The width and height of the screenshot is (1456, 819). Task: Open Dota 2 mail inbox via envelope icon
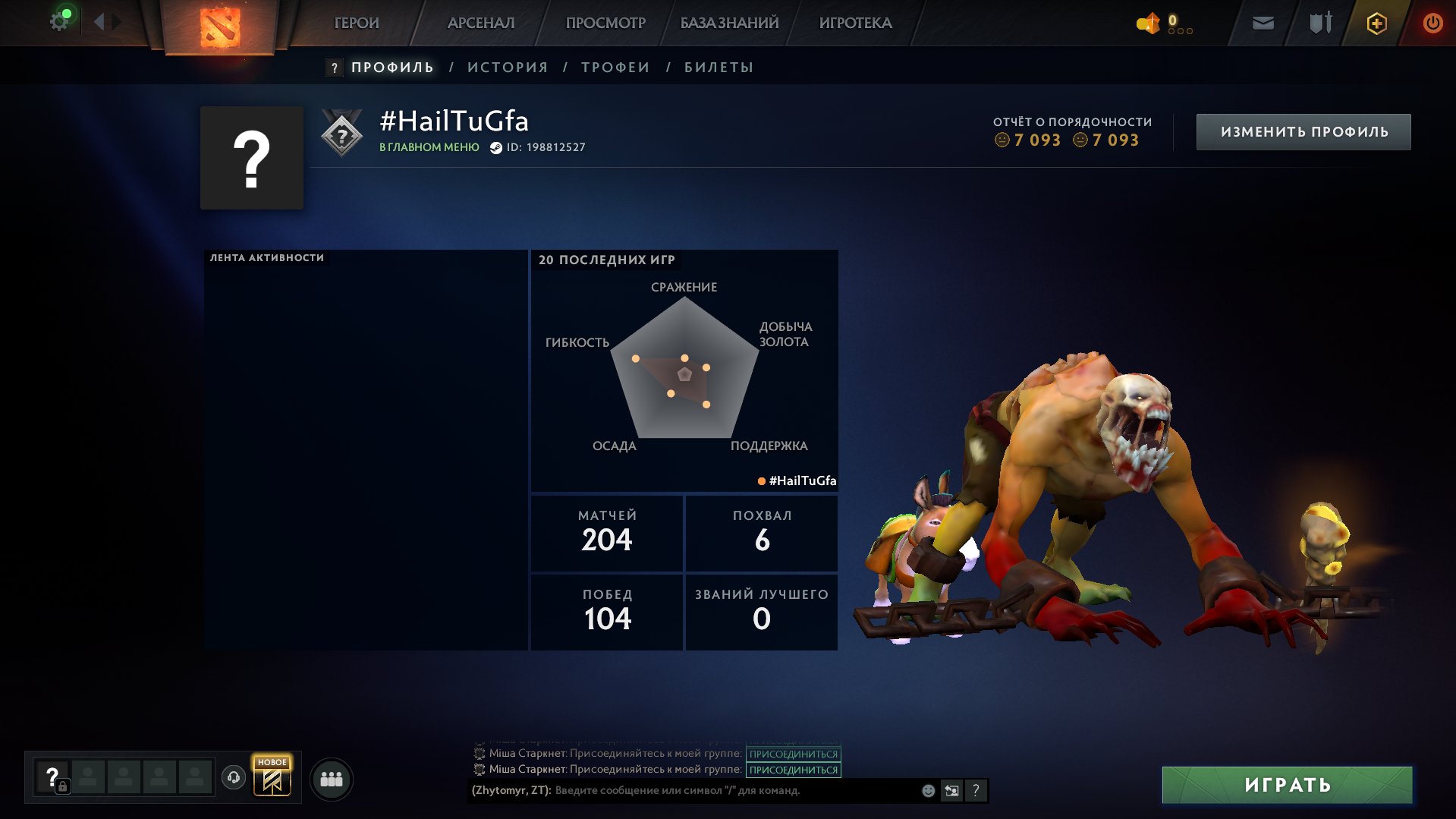coord(1263,23)
